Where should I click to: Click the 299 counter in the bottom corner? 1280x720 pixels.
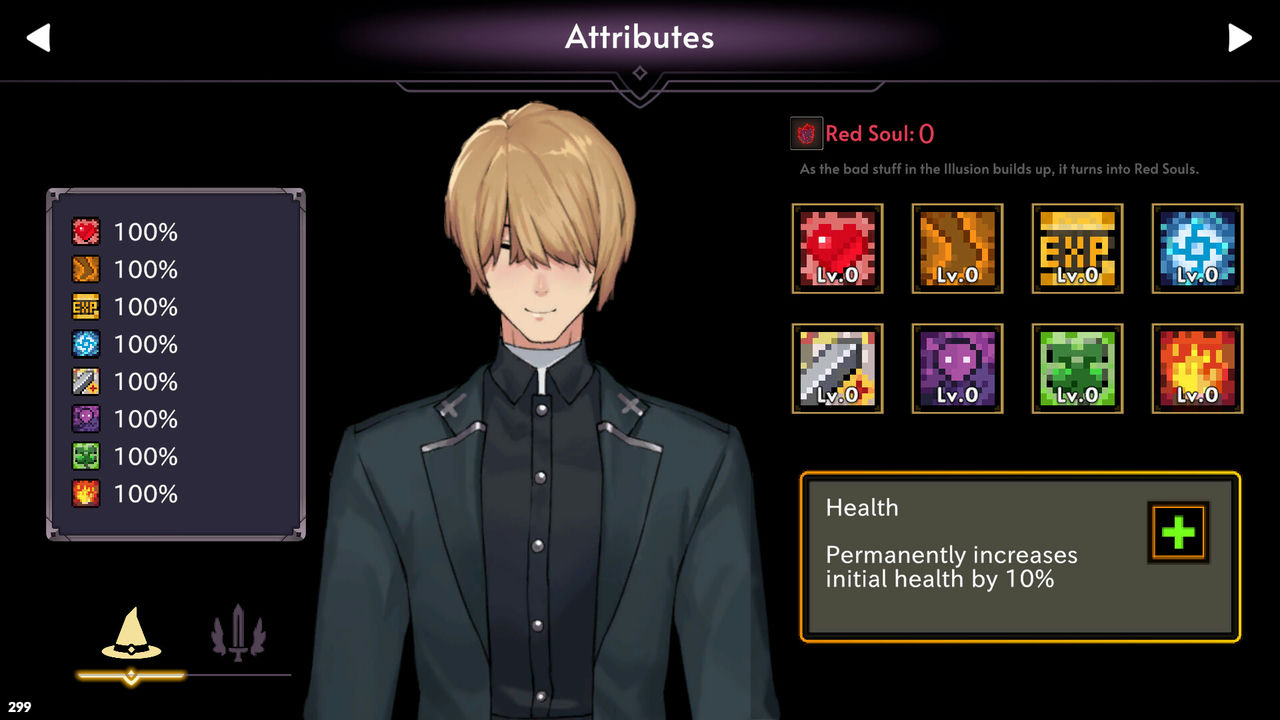(x=17, y=706)
